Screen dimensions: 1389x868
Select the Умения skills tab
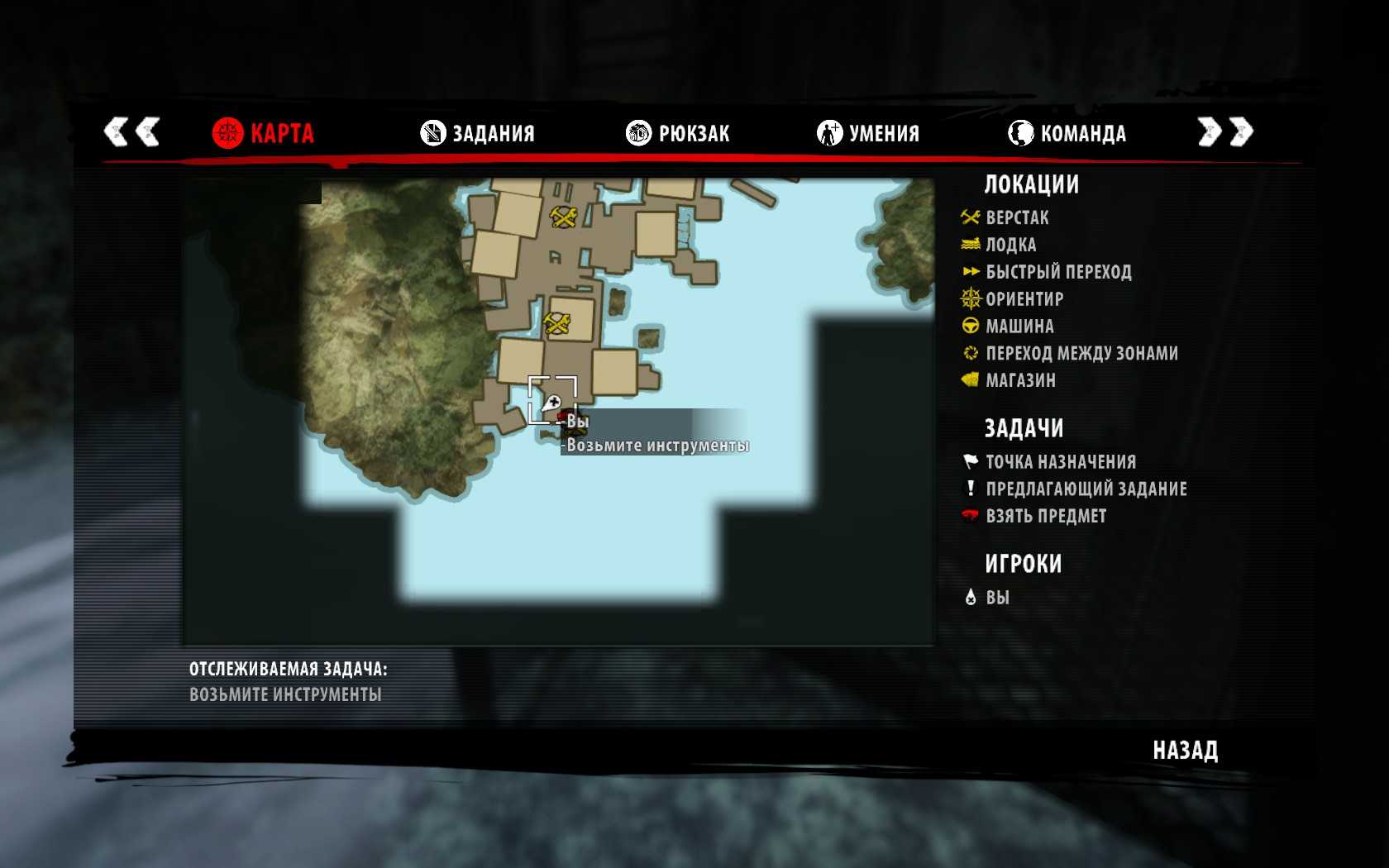point(868,133)
